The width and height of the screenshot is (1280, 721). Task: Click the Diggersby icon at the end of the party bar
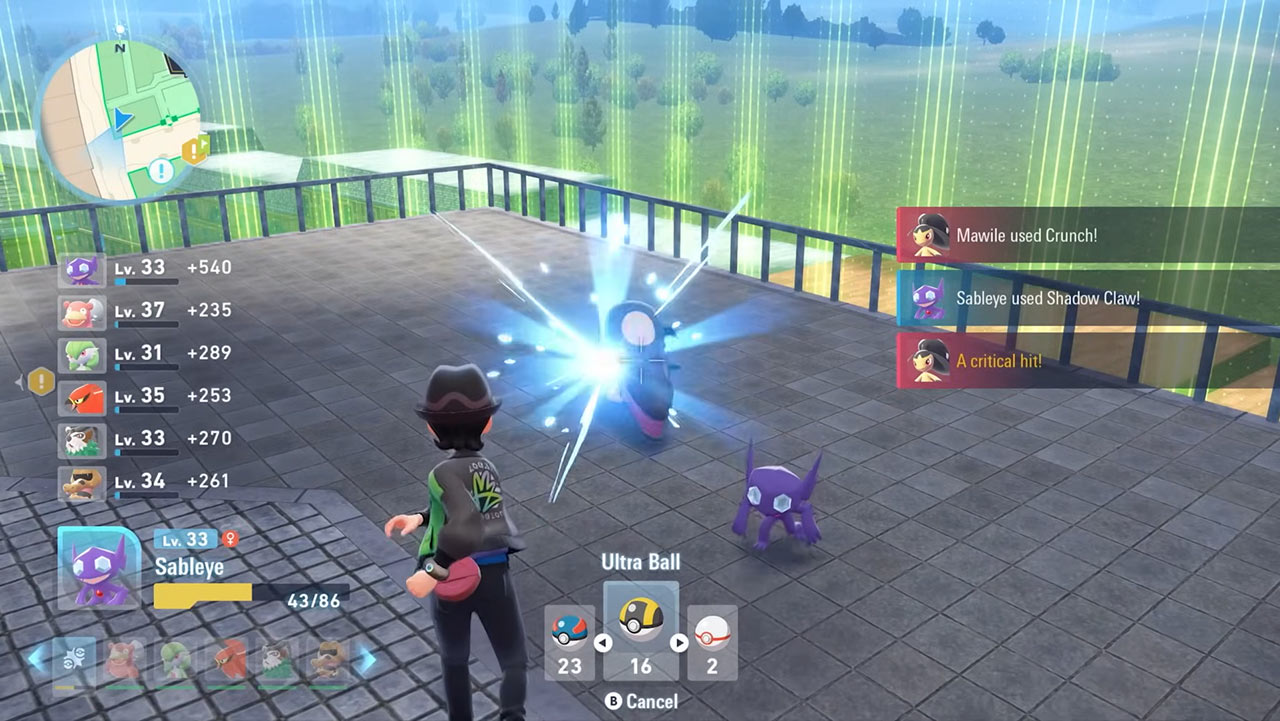tap(325, 660)
